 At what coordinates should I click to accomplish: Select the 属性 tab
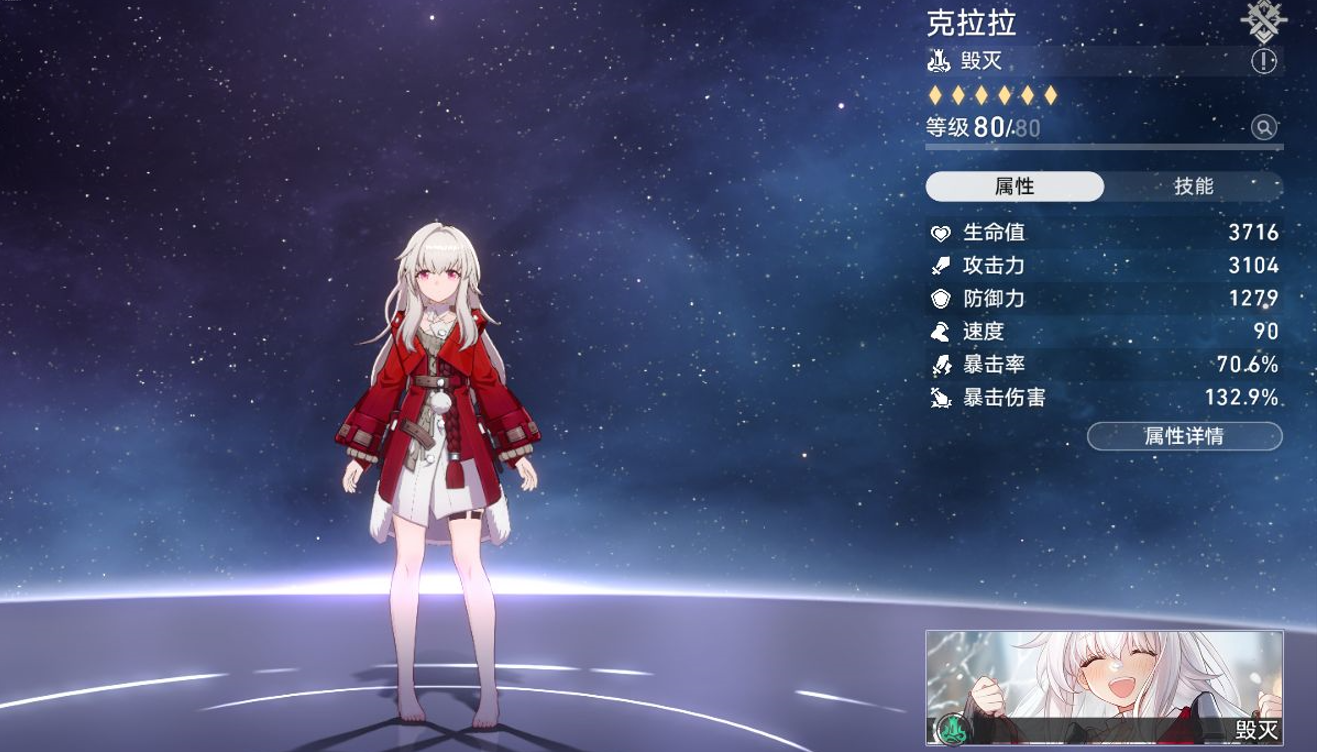pos(1015,186)
